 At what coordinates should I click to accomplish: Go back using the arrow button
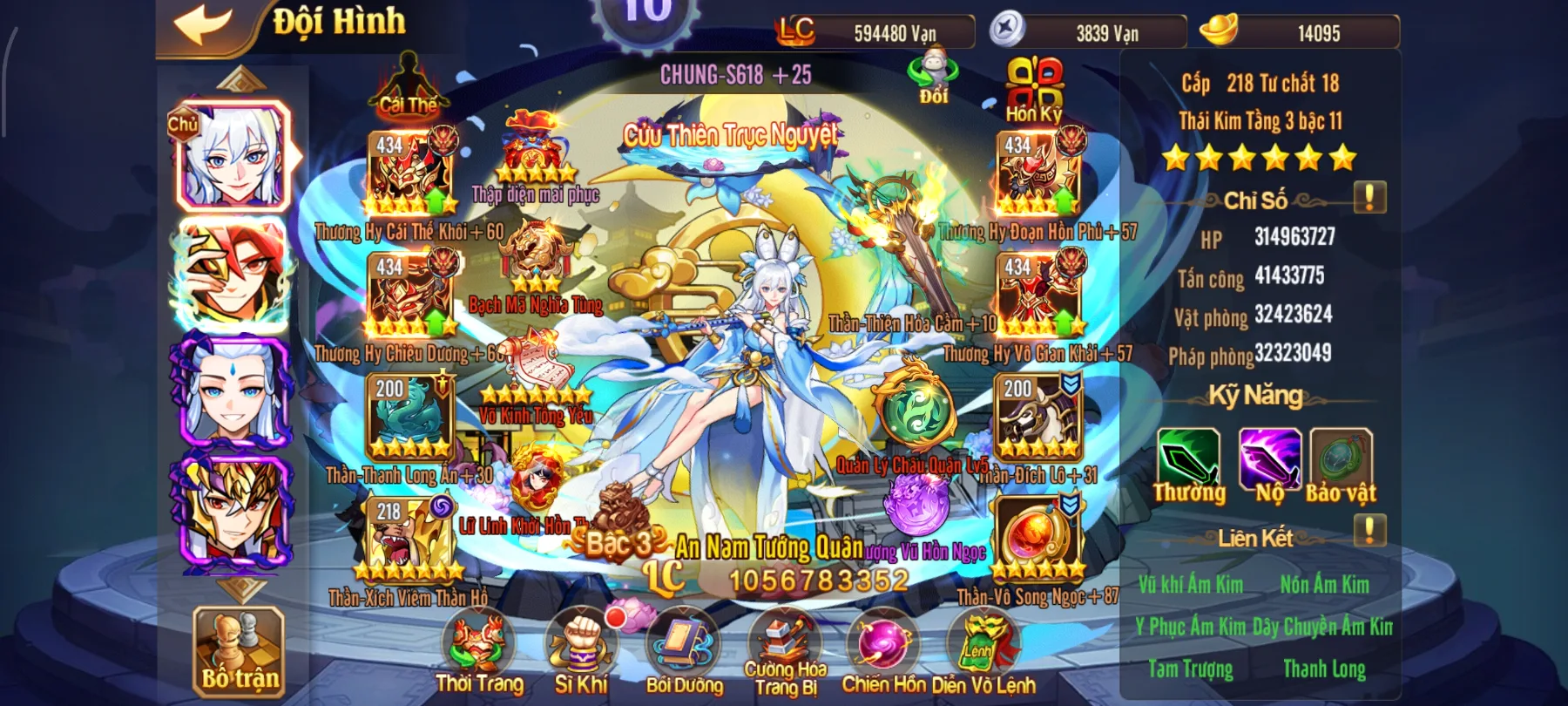203,24
